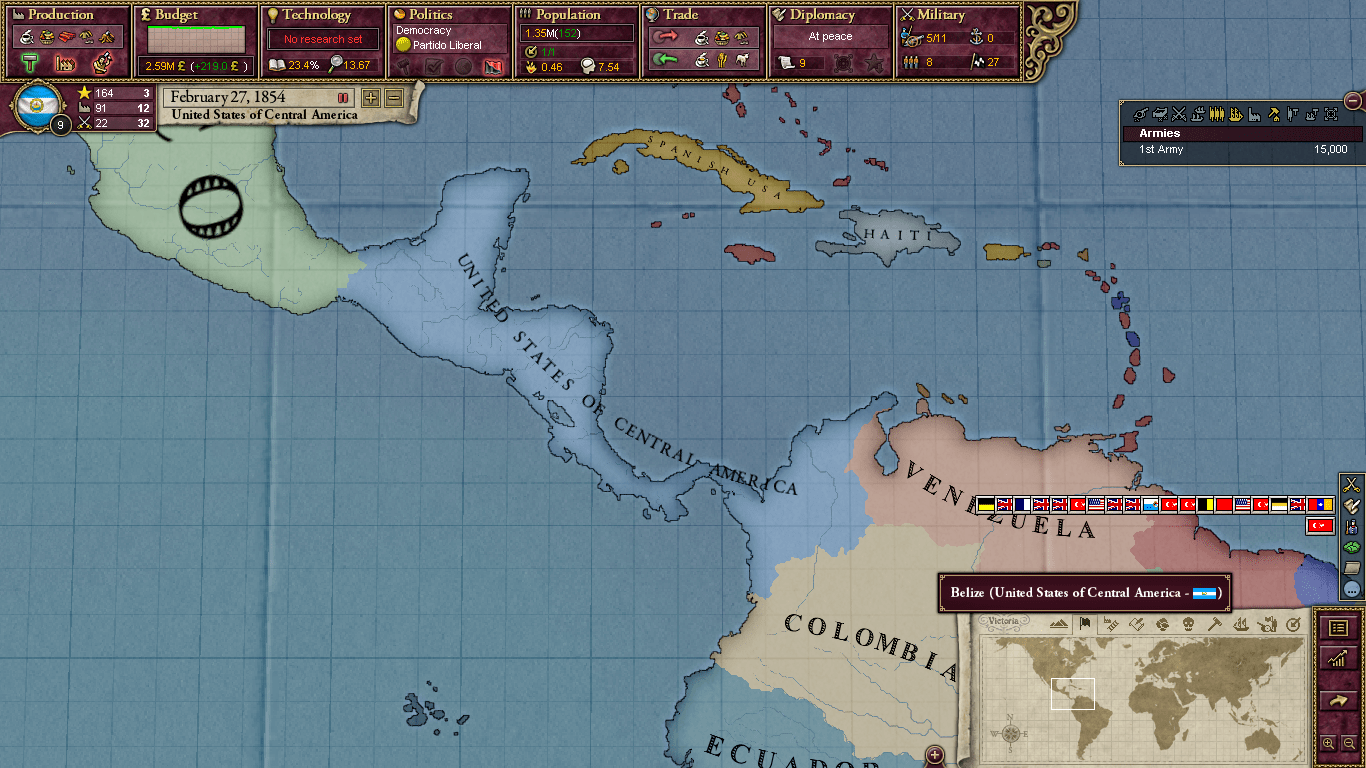Zoom out with minimap magnifier minus icon

click(1350, 741)
